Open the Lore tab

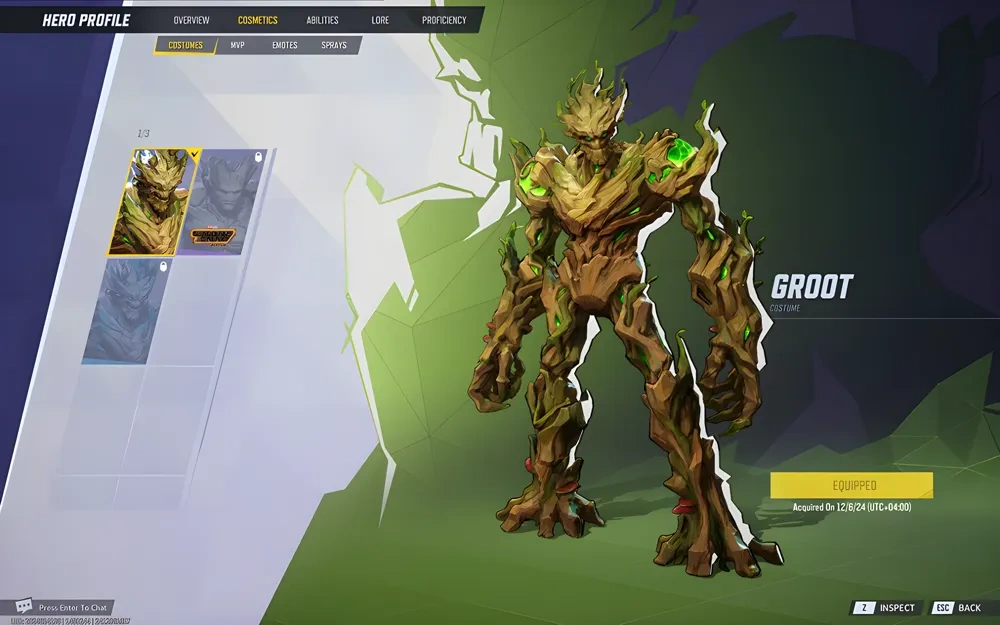[380, 20]
